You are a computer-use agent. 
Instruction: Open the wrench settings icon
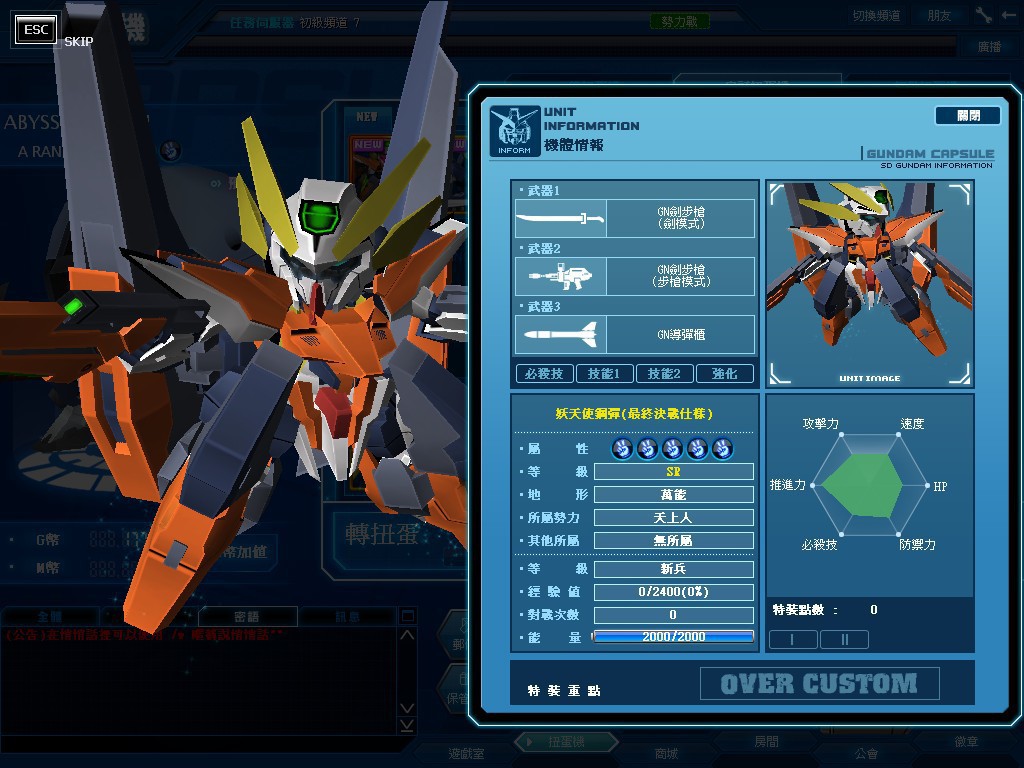point(984,15)
